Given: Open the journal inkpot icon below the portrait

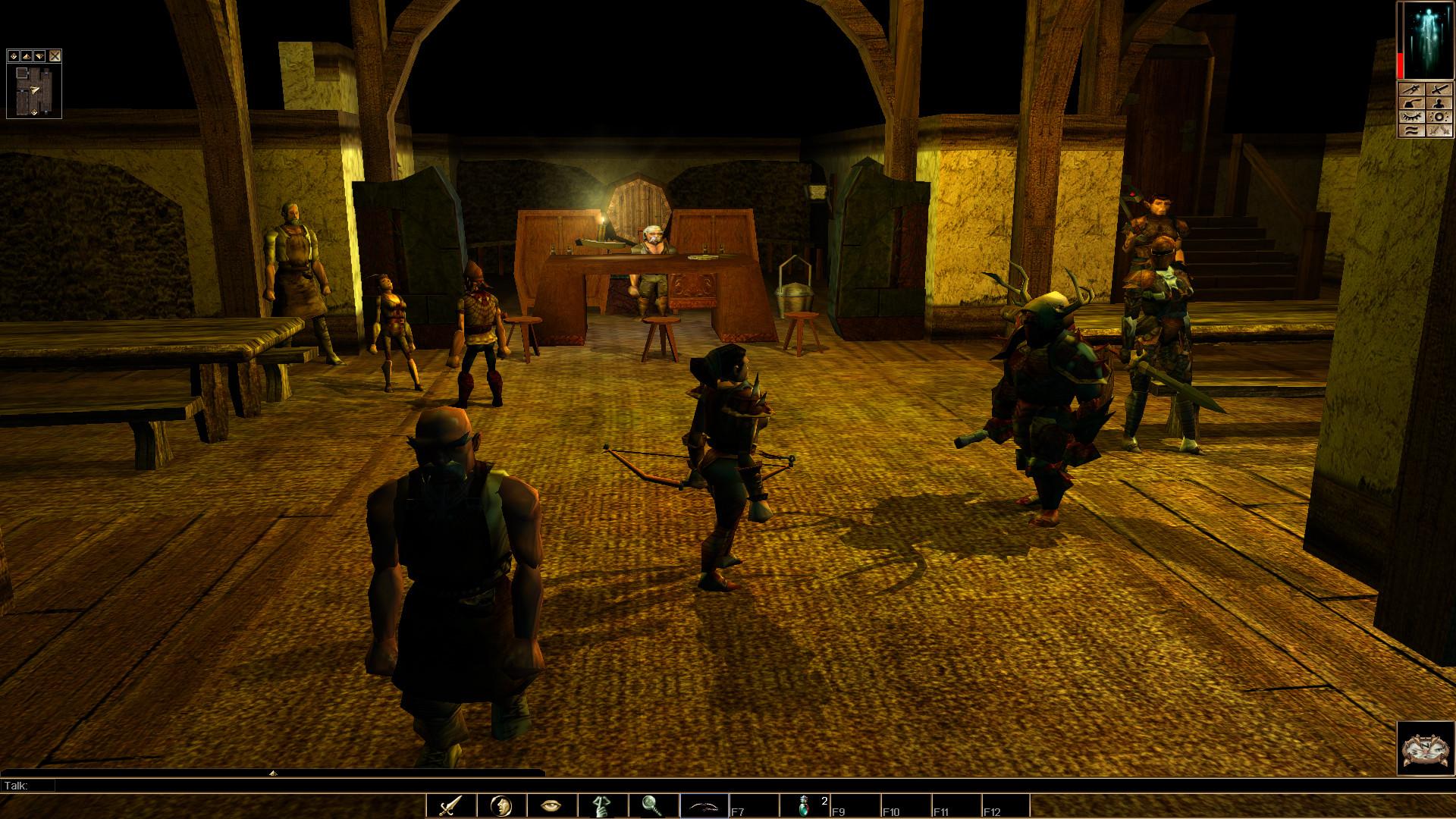Looking at the screenshot, I should pyautogui.click(x=1410, y=104).
